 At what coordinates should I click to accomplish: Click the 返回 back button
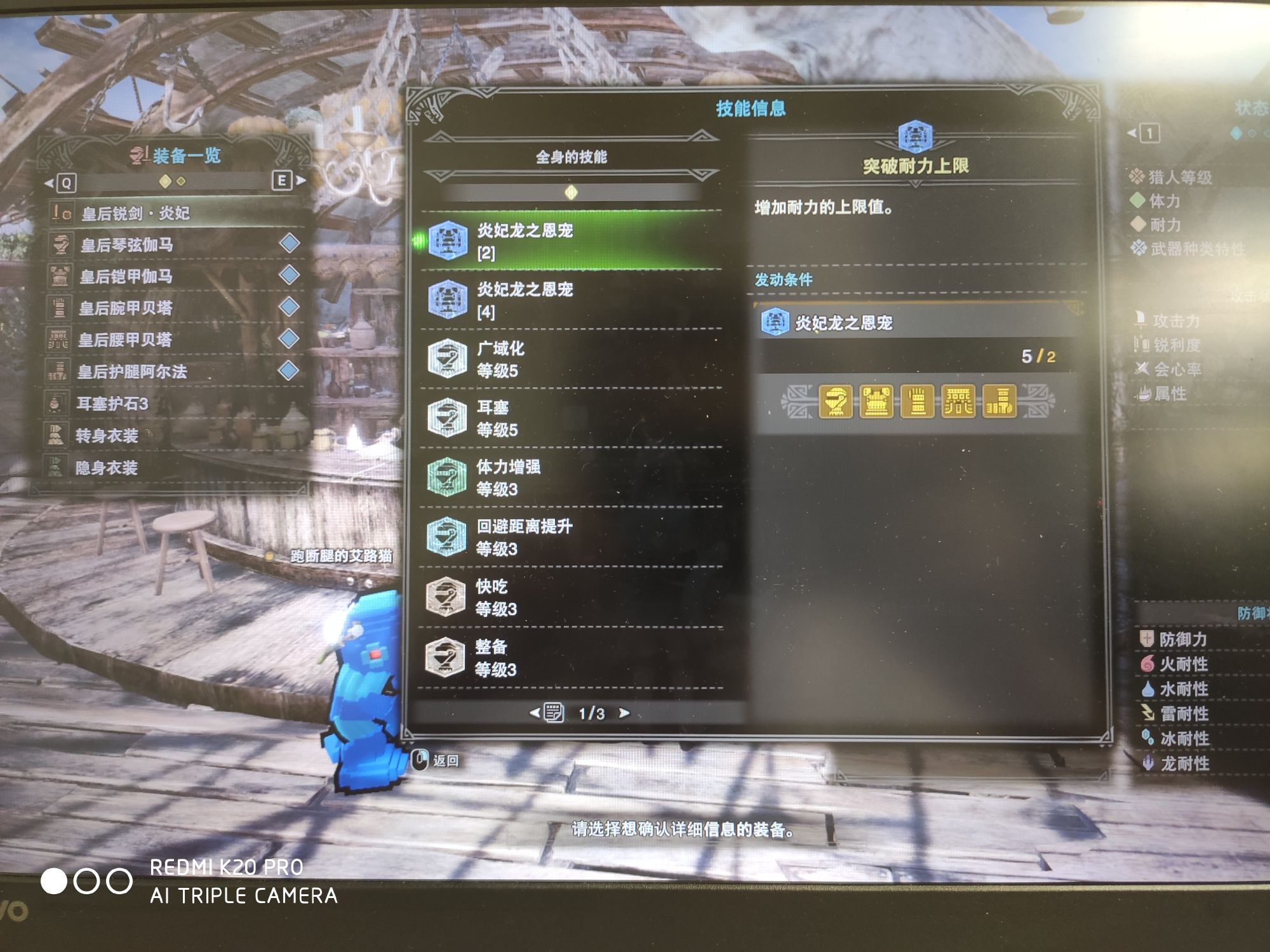point(437,760)
